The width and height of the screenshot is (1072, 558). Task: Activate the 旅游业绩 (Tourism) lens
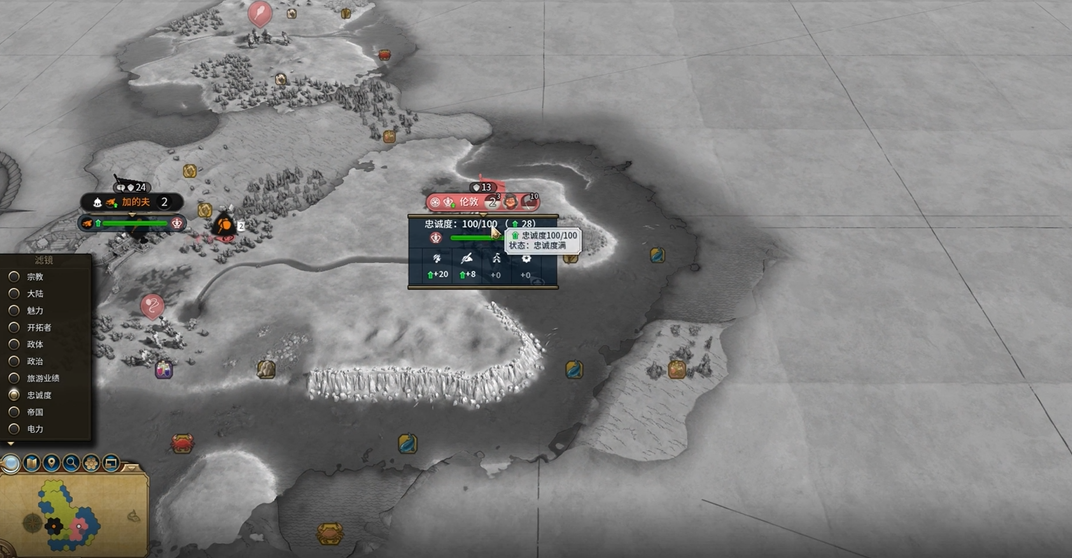point(15,378)
